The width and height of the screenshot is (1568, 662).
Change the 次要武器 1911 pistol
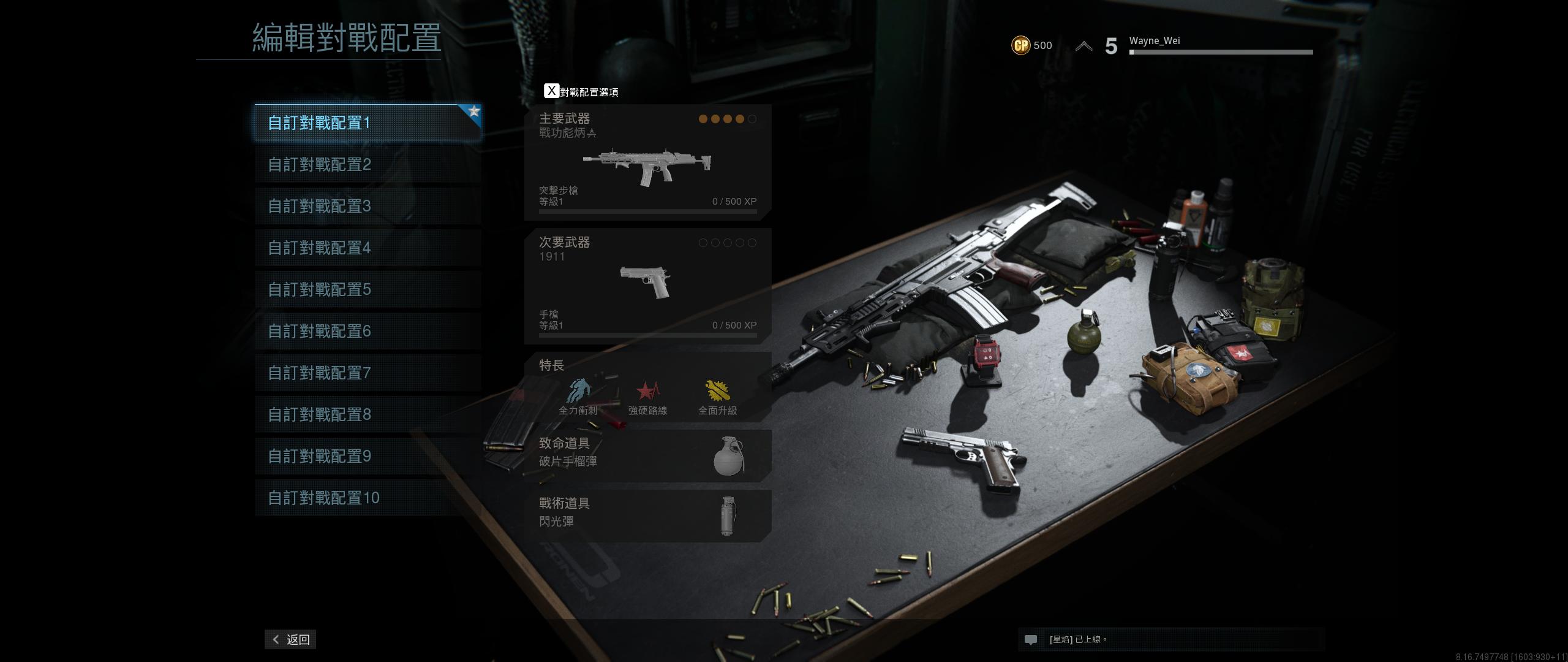coord(647,286)
